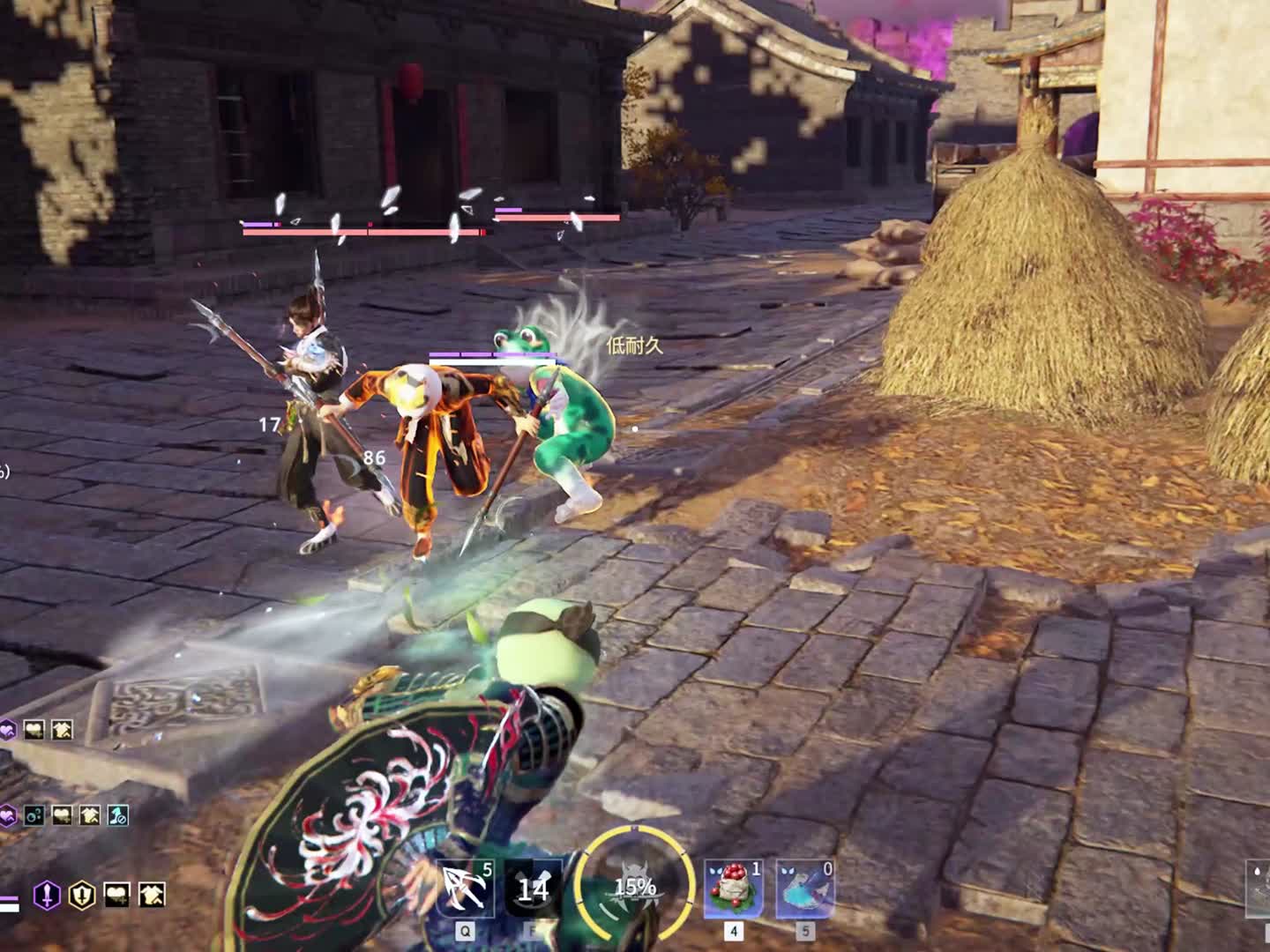Select the blue powder item slot
Viewport: 1270px width, 952px height.
point(804,889)
